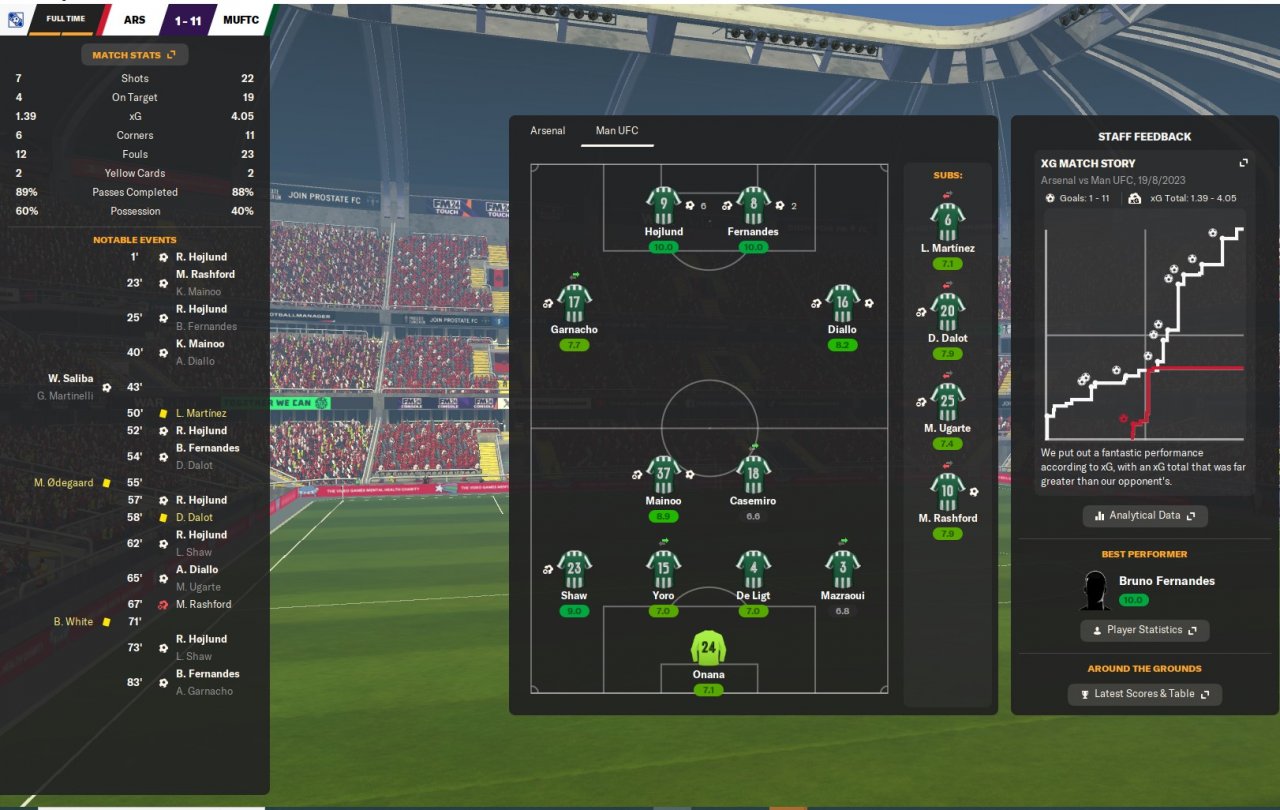
Task: Select substitute M. Rashford
Action: (946, 492)
